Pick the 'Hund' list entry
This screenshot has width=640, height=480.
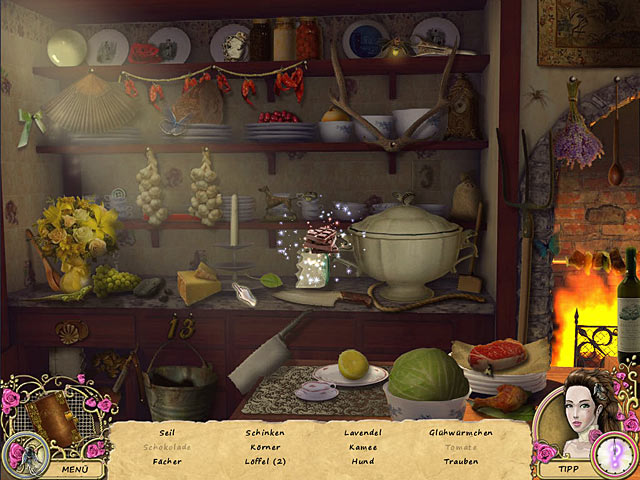coord(363,461)
